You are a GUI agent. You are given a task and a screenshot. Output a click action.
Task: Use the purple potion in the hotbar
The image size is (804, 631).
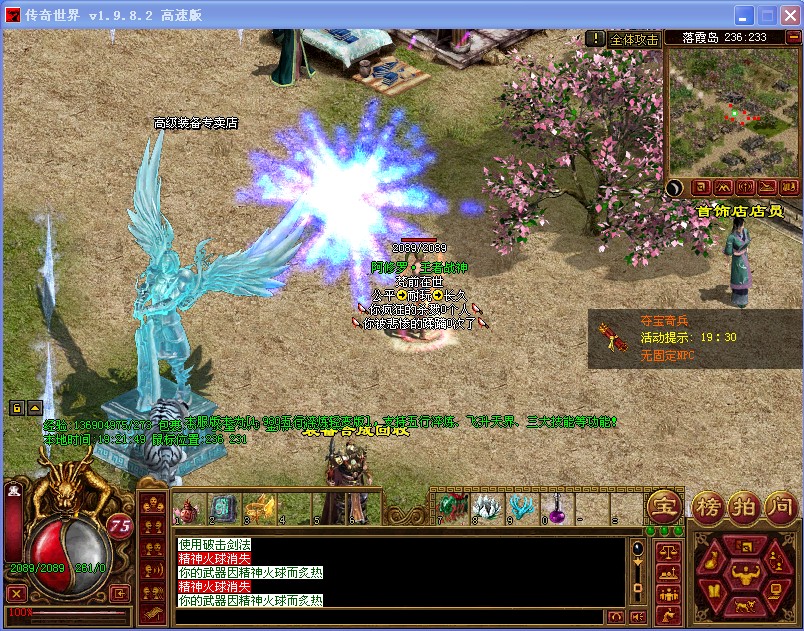click(x=558, y=508)
